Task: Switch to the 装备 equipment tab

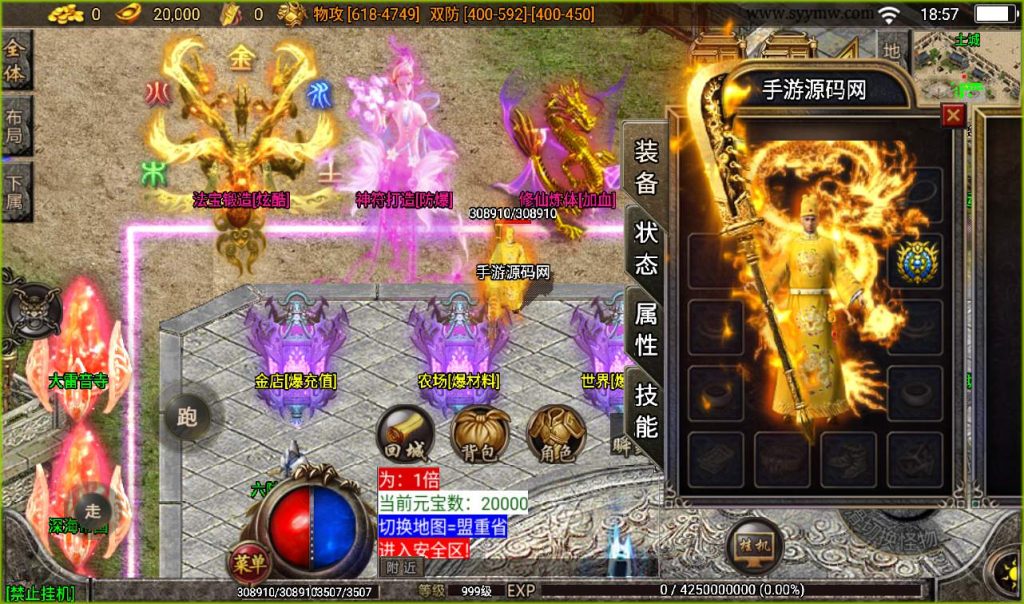Action: [647, 167]
